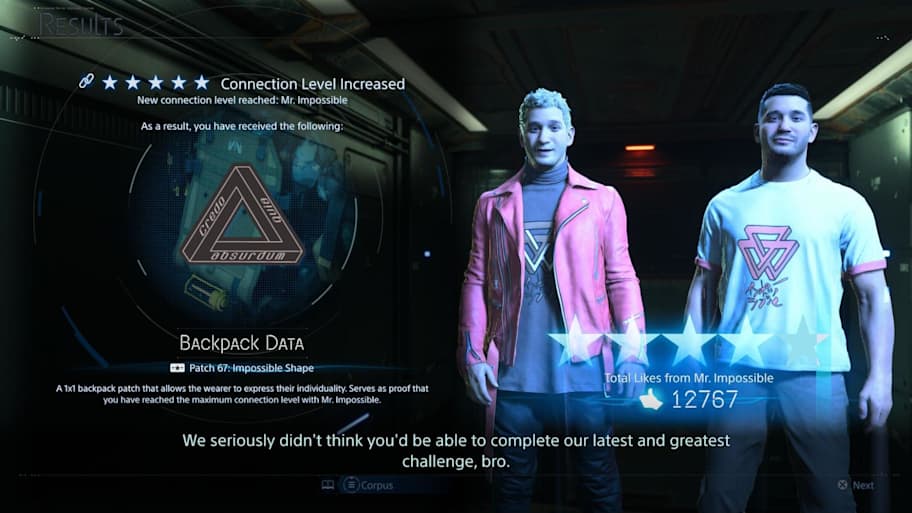Screen dimensions: 912x513
Task: Advance with the Next button
Action: click(856, 485)
